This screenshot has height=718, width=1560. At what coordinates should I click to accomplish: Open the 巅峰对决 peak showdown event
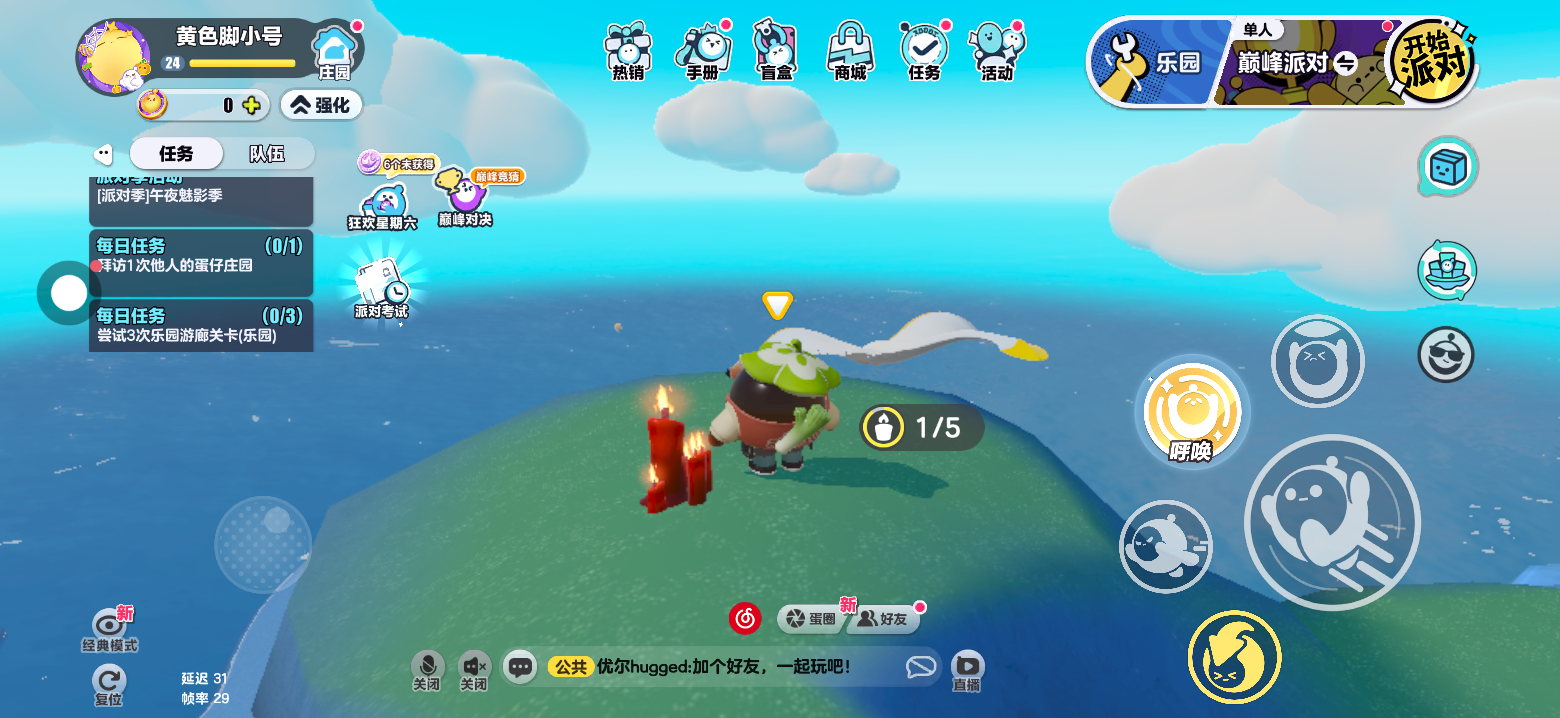464,195
